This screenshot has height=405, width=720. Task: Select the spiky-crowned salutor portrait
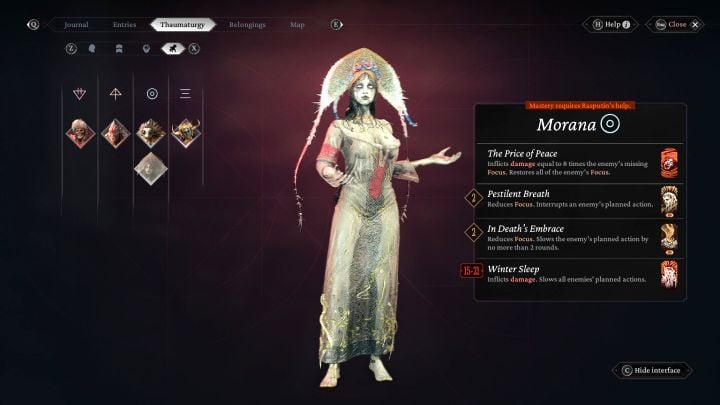point(151,133)
